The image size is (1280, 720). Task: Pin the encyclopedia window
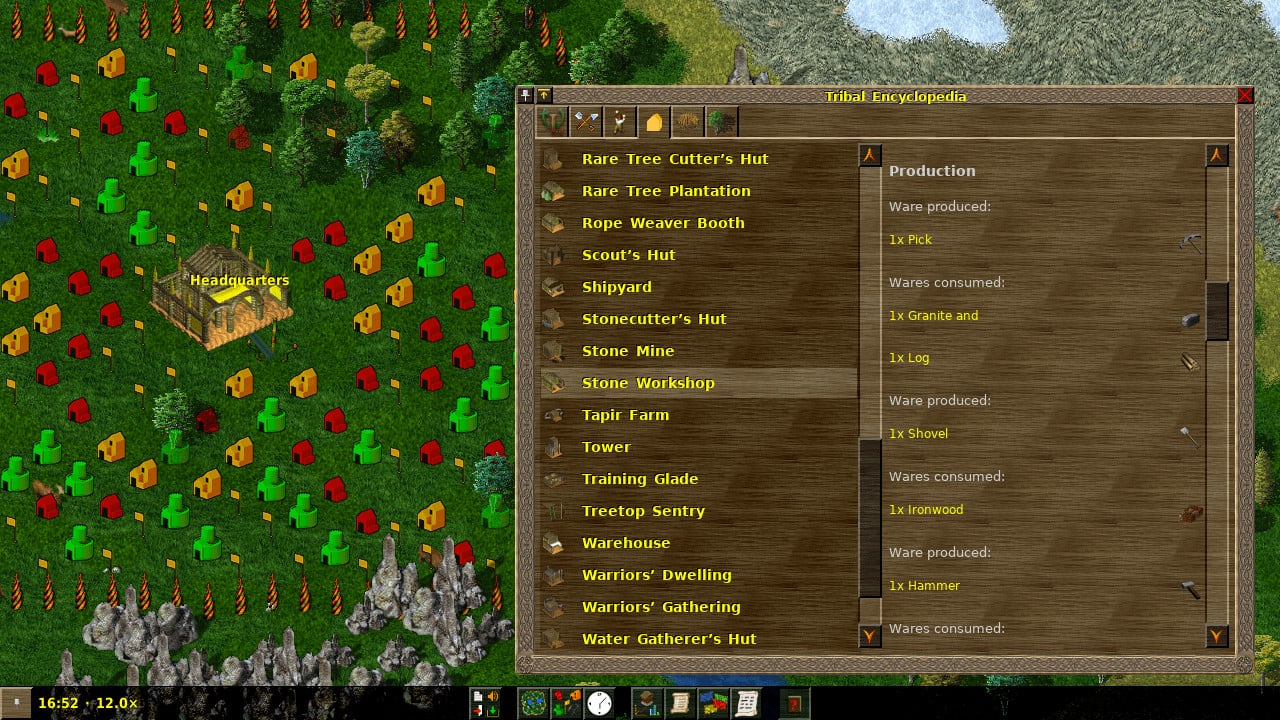click(525, 96)
